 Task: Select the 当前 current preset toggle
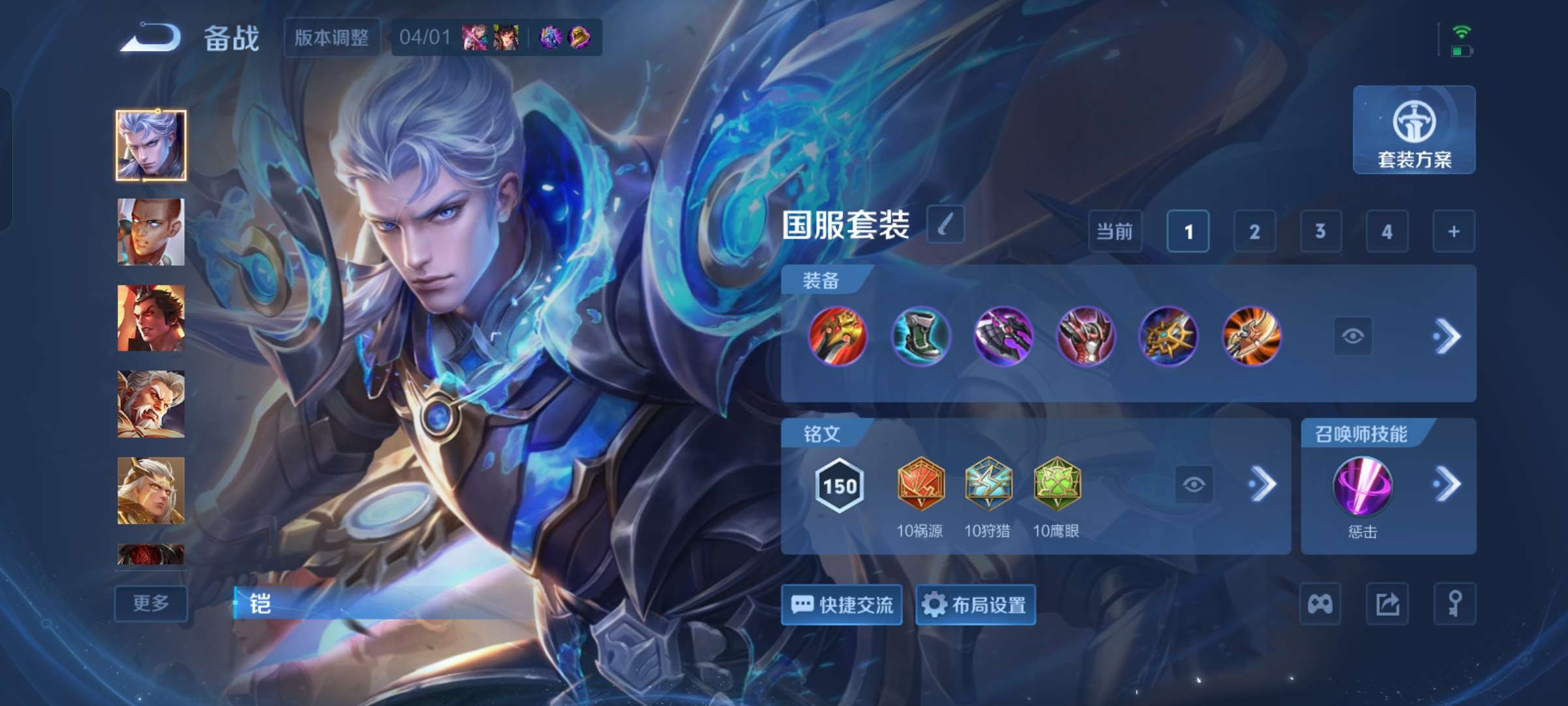1114,231
